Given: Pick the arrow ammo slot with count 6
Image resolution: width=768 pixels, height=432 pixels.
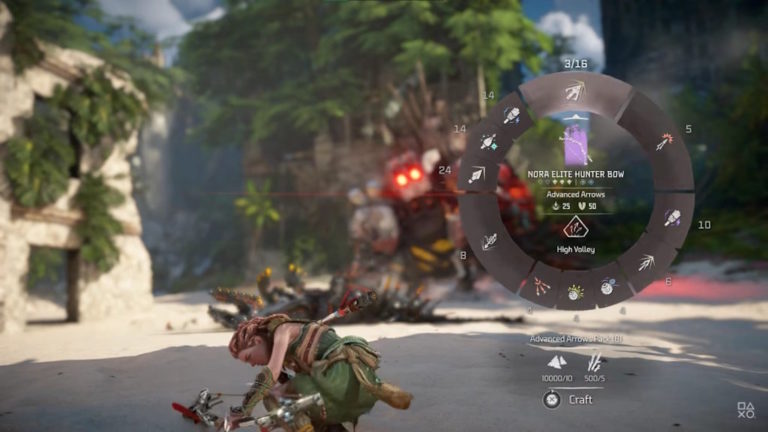Looking at the screenshot, I should coord(647,263).
